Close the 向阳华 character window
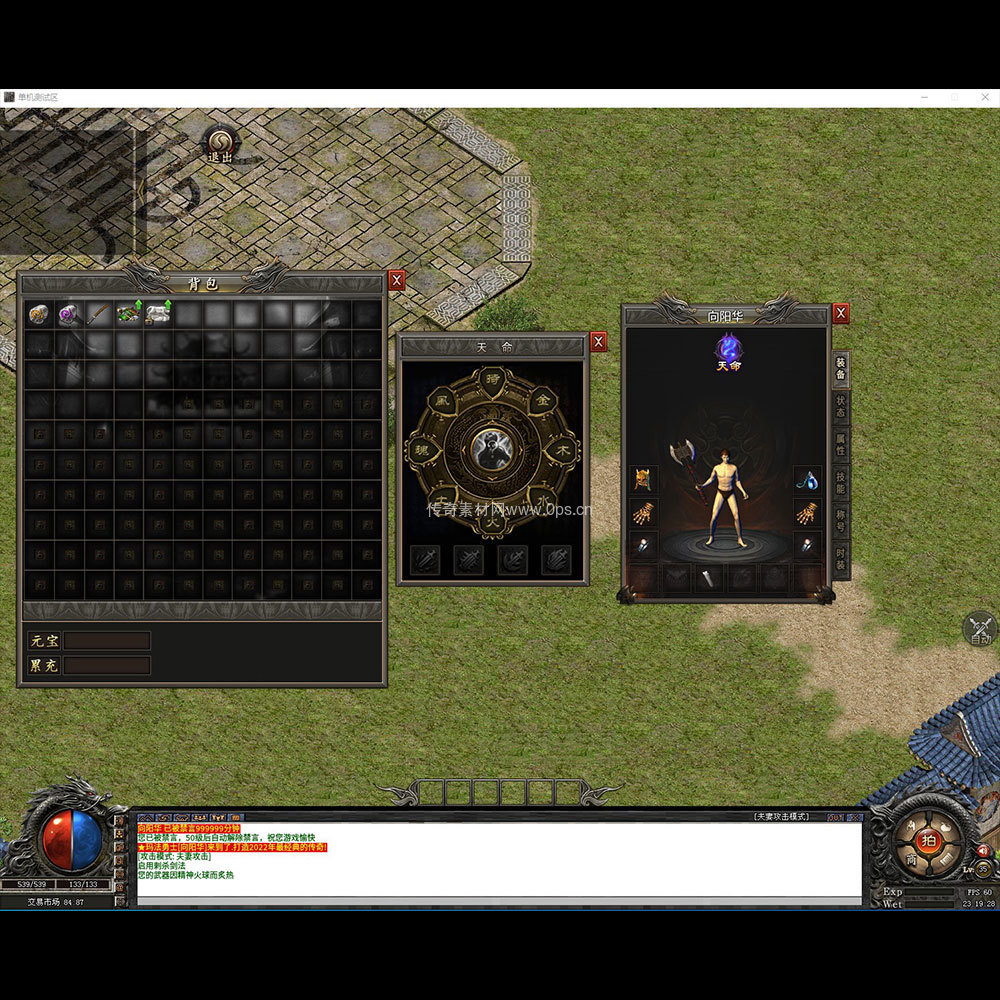1000x1000 pixels. point(841,314)
